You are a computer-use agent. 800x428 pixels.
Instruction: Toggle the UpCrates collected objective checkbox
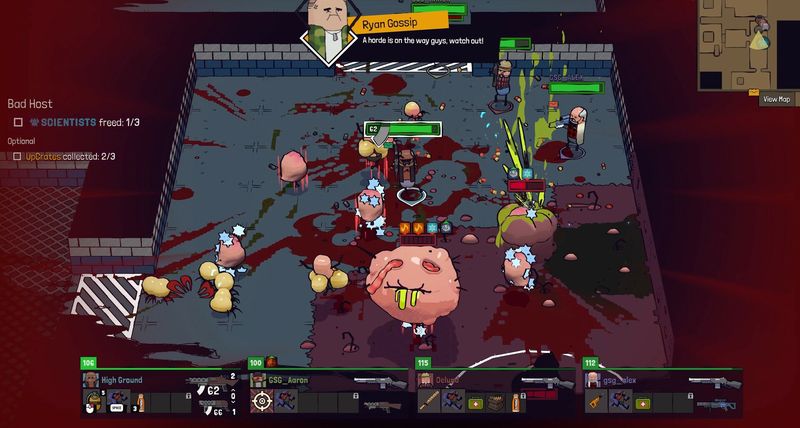[x=18, y=156]
